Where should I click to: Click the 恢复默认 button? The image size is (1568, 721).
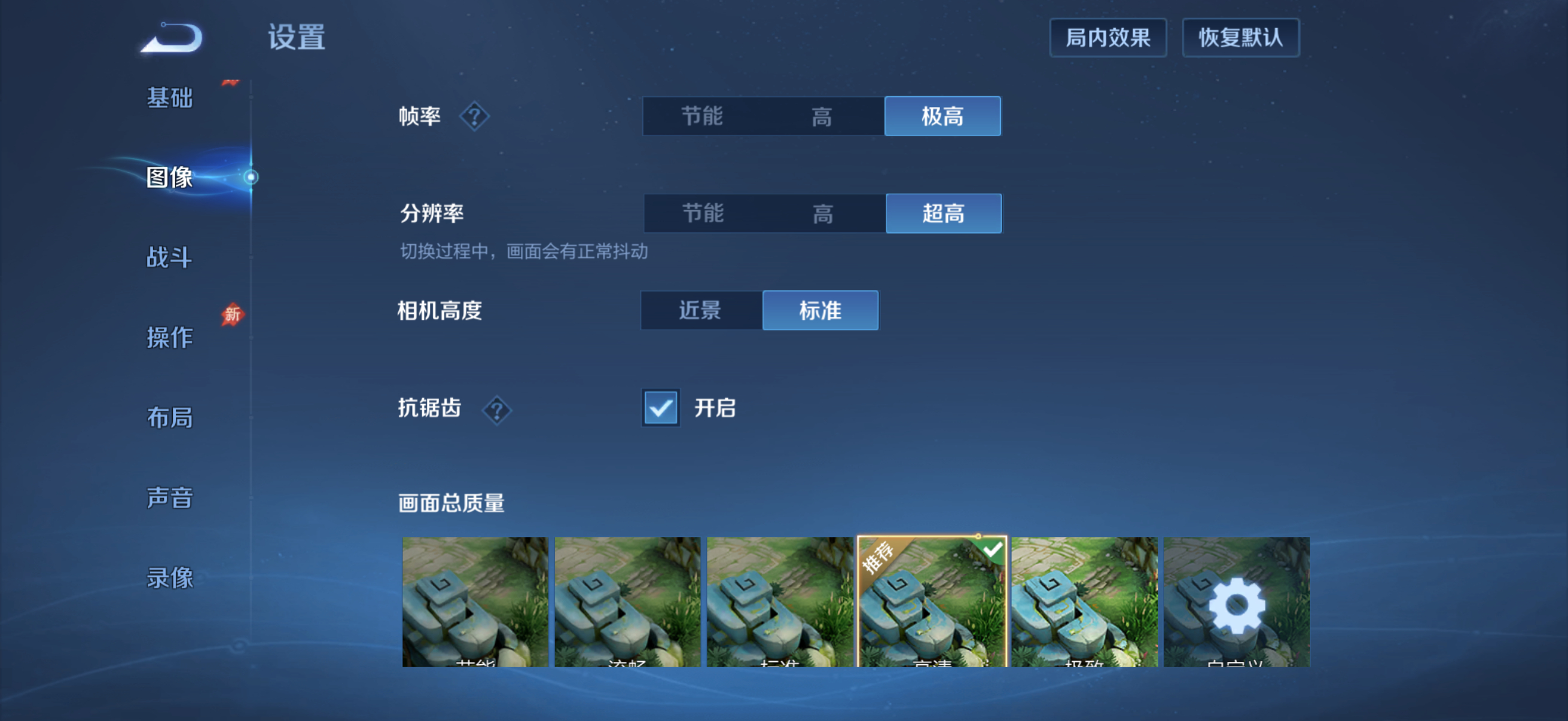pos(1240,38)
